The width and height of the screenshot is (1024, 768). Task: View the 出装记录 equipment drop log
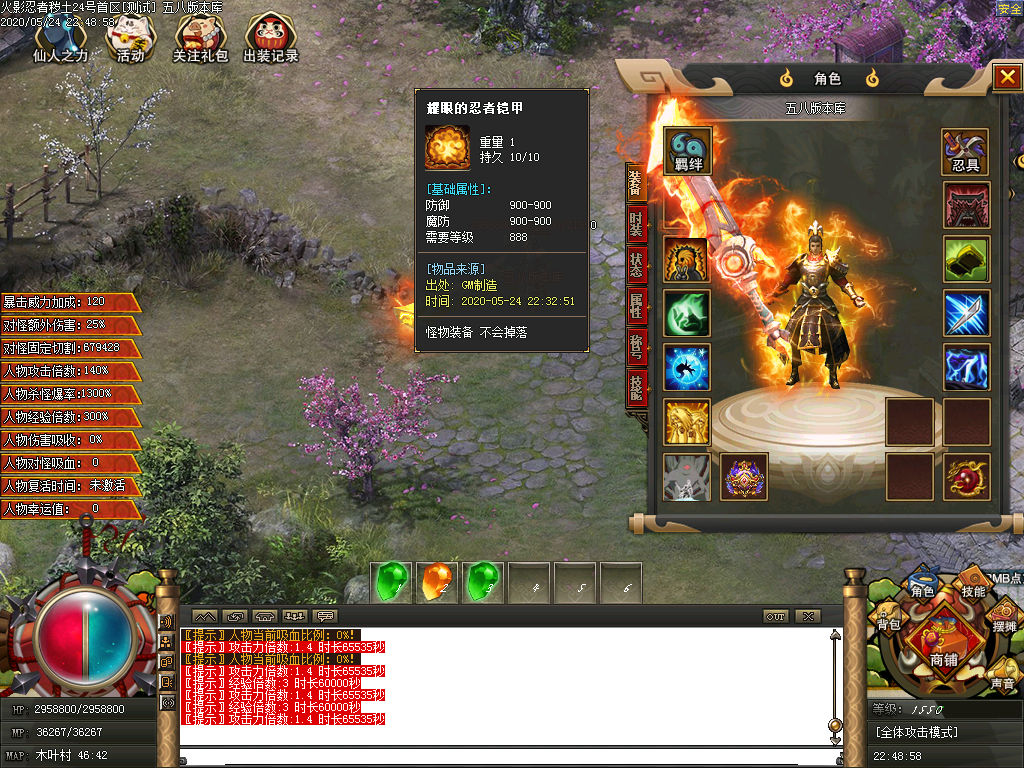coord(270,41)
